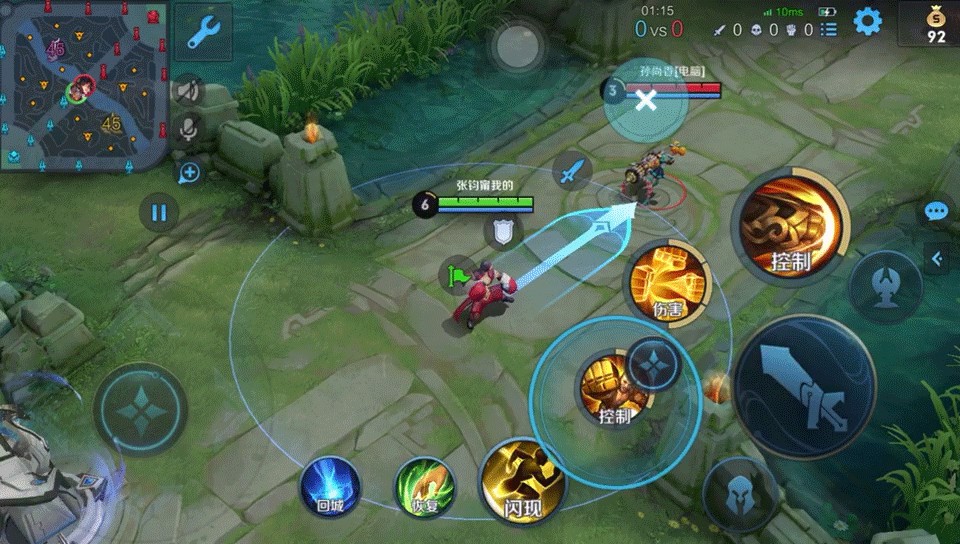Activate the 伤害 damage skill

click(668, 283)
